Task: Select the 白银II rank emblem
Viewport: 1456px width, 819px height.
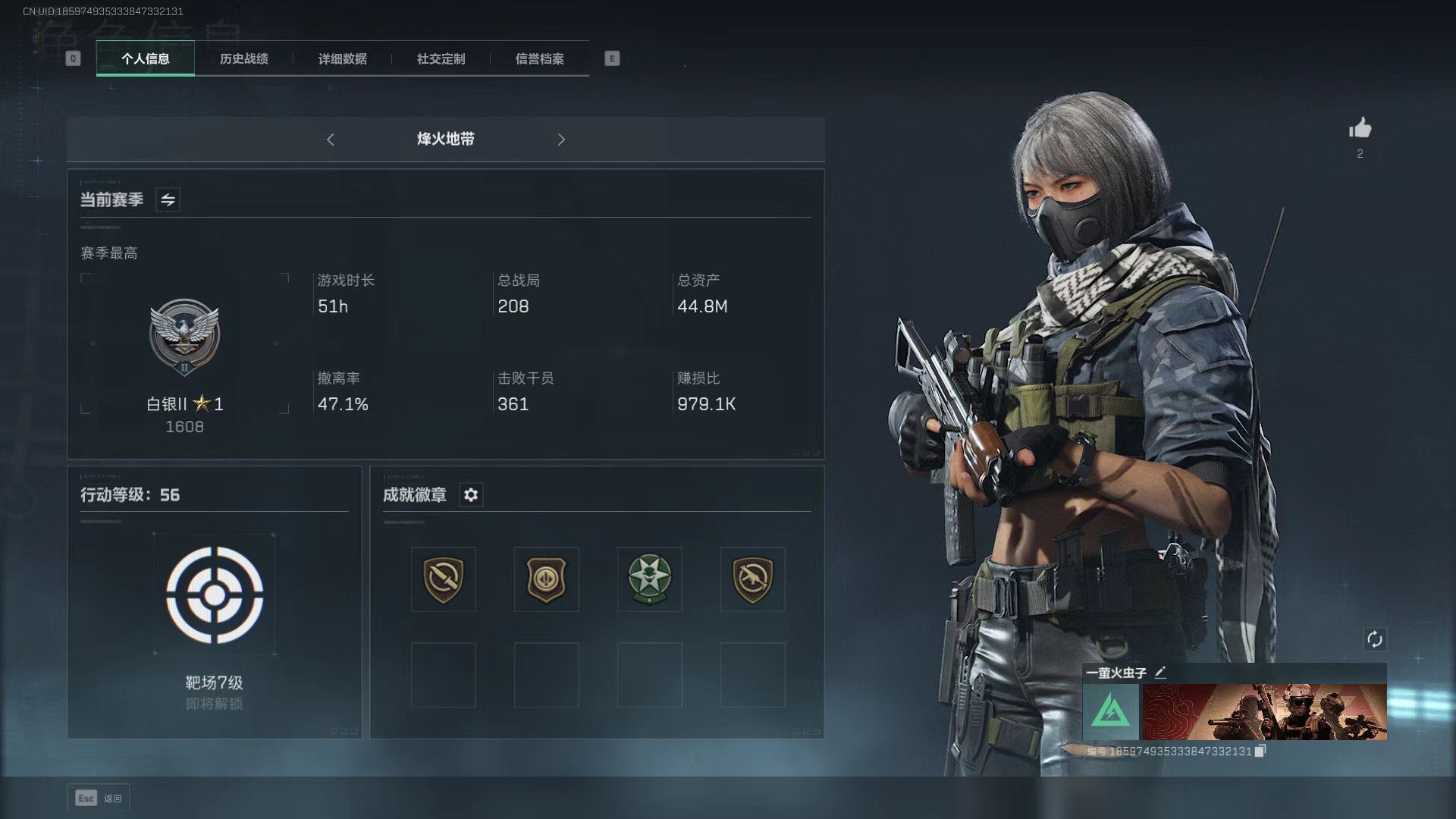Action: tap(184, 337)
